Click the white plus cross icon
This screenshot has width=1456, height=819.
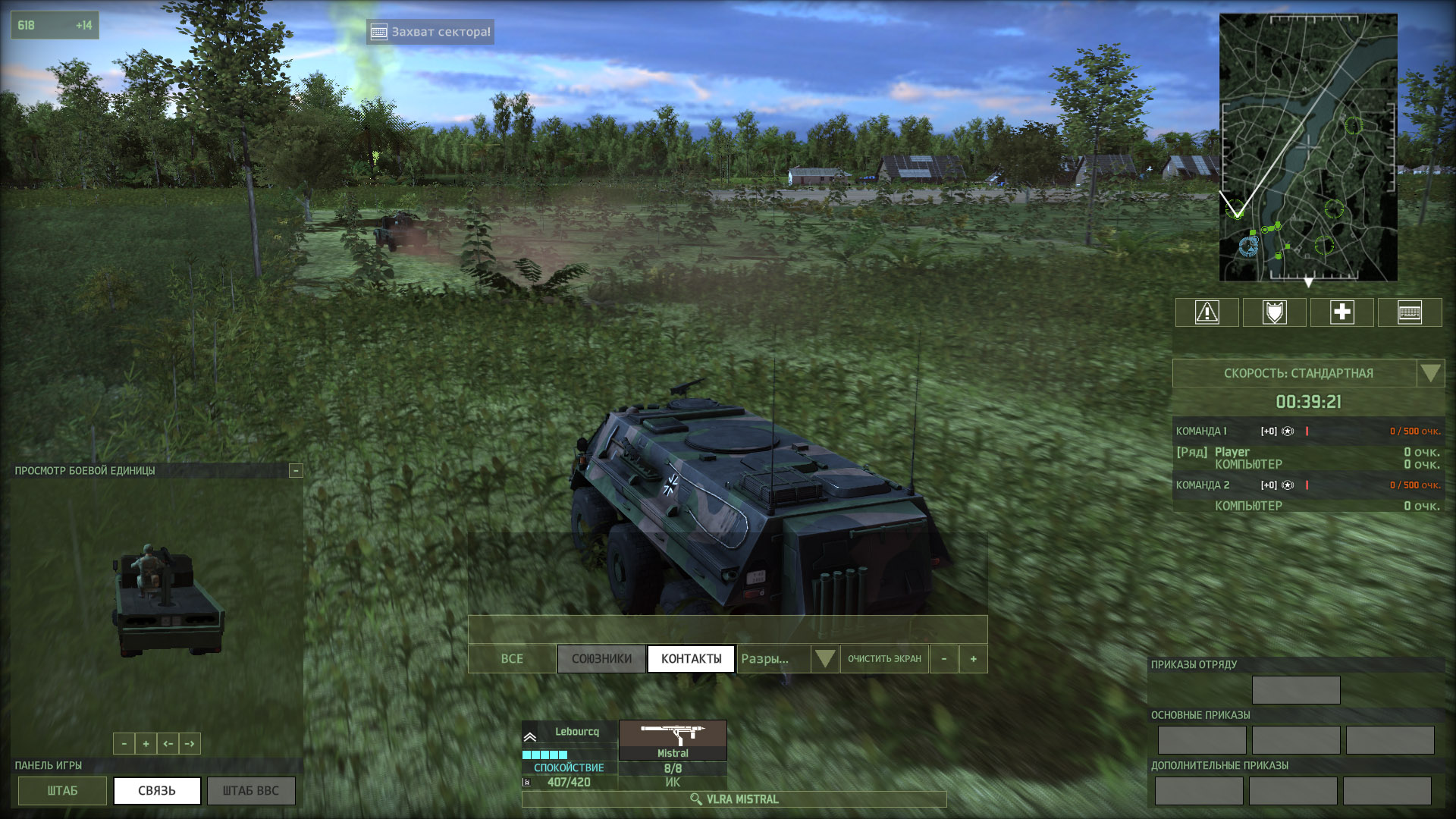[x=1341, y=312]
